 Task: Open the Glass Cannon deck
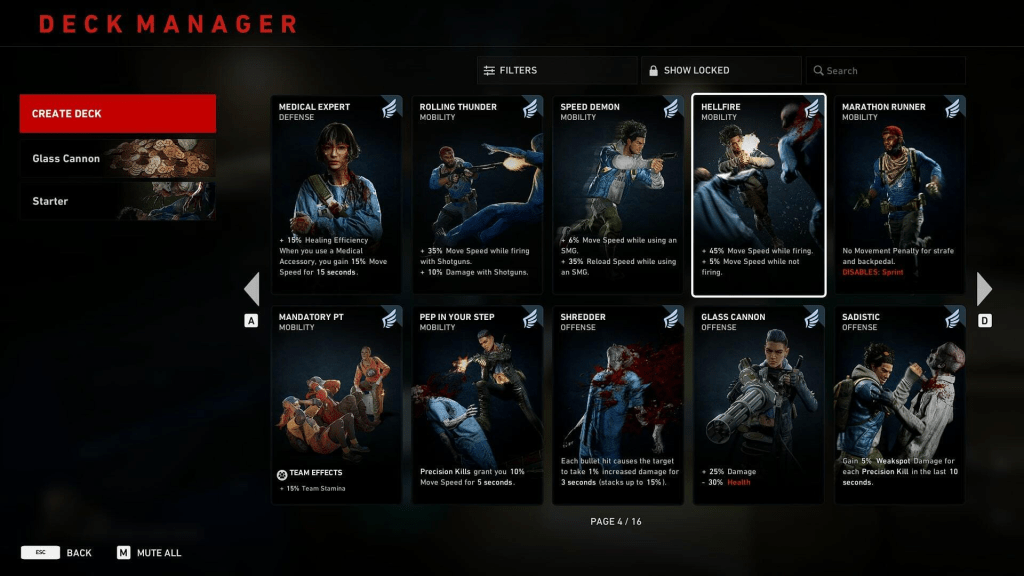click(x=117, y=158)
